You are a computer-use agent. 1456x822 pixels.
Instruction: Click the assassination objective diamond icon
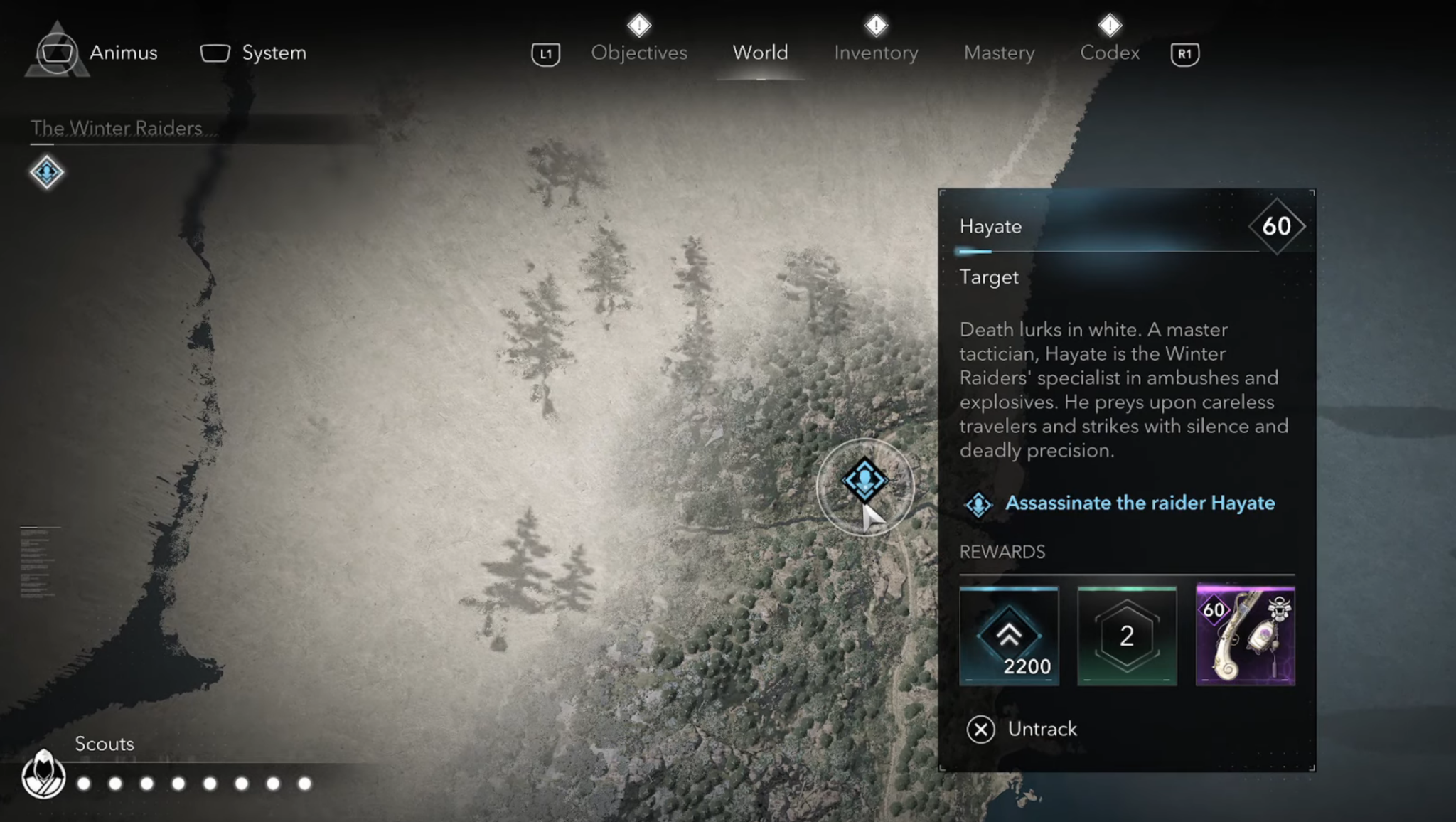click(978, 503)
